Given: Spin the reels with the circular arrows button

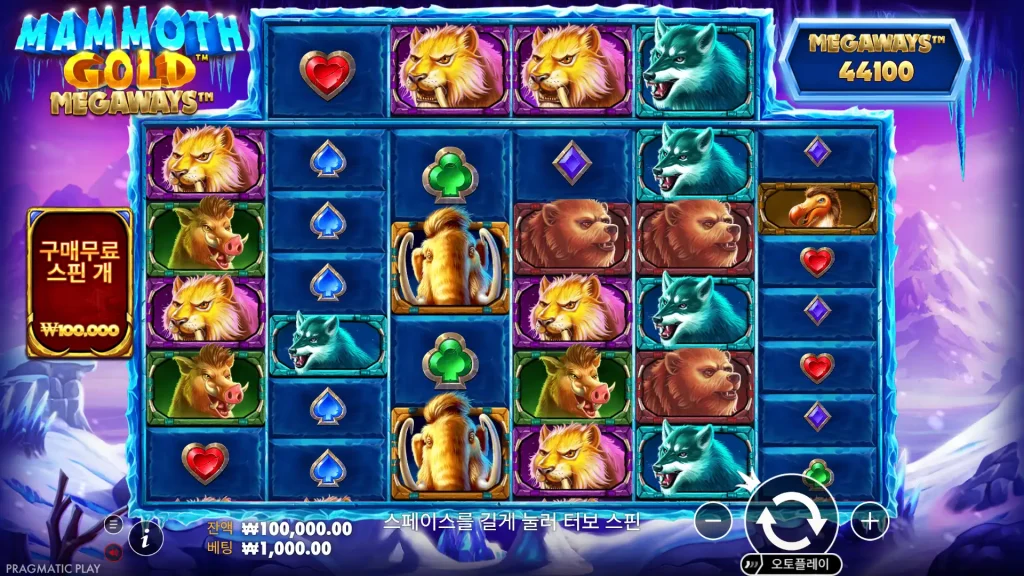Looking at the screenshot, I should [790, 520].
